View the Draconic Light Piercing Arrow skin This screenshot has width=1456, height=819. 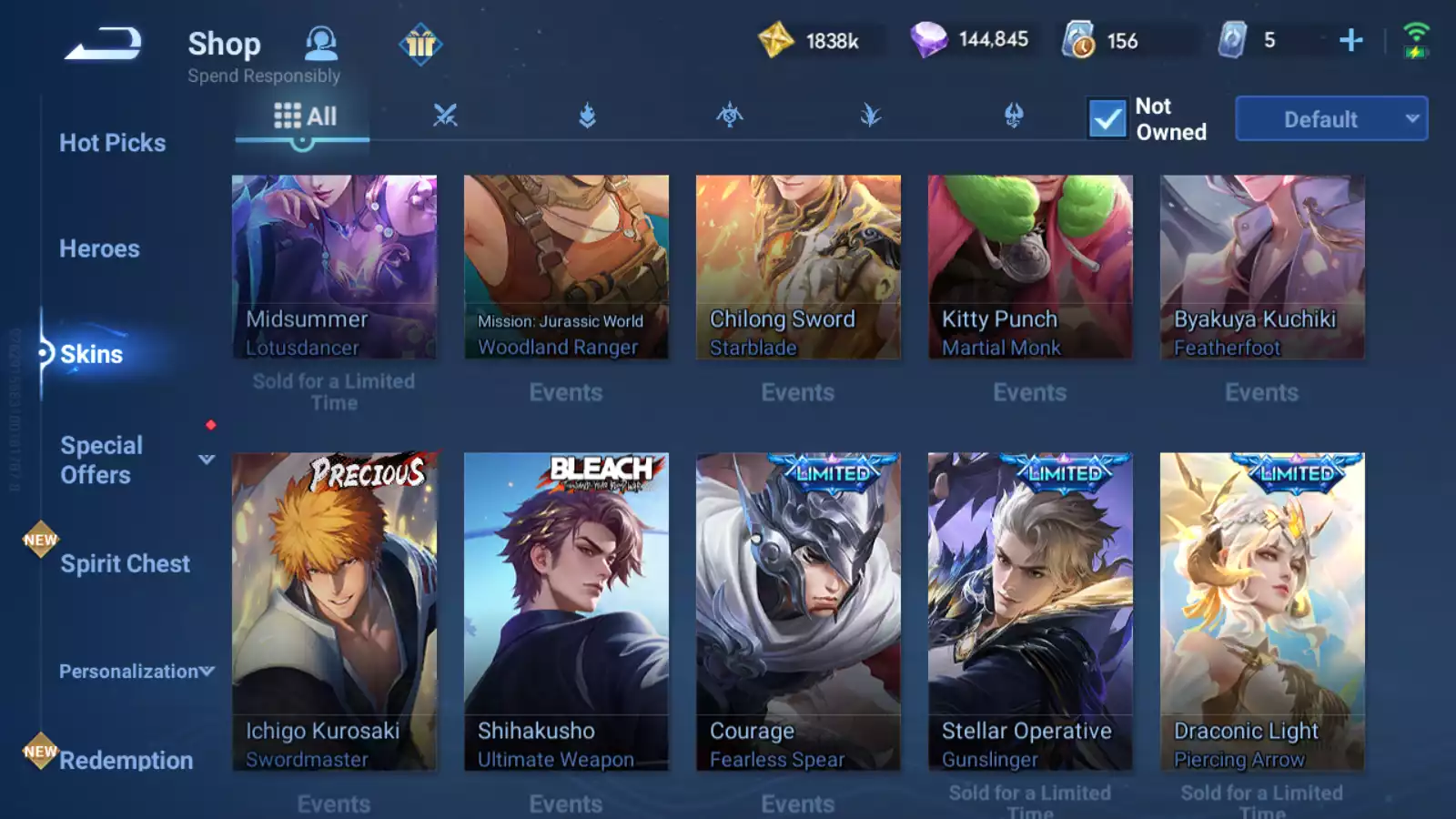[1262, 612]
